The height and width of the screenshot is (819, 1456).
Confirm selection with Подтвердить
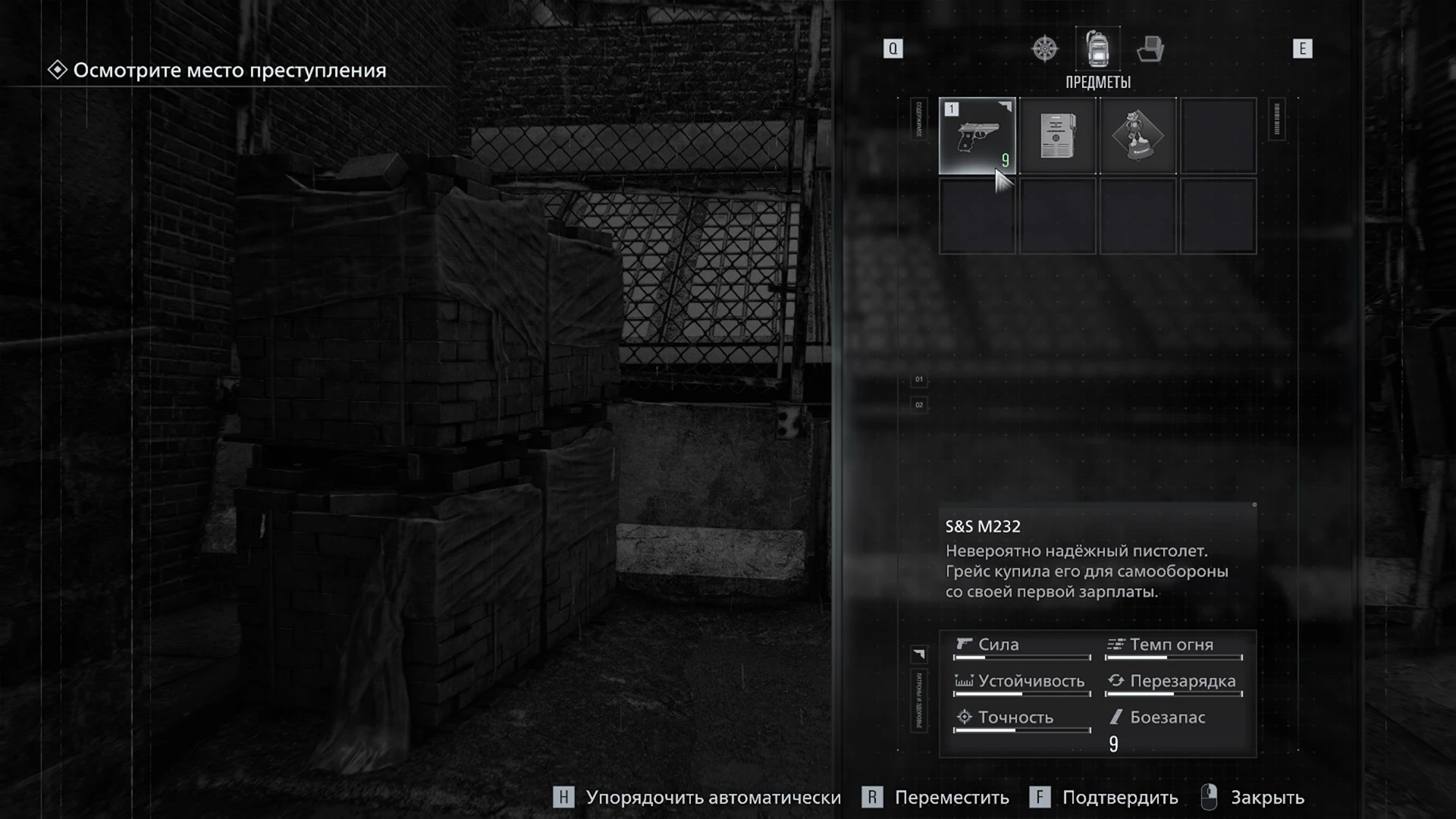1119,798
